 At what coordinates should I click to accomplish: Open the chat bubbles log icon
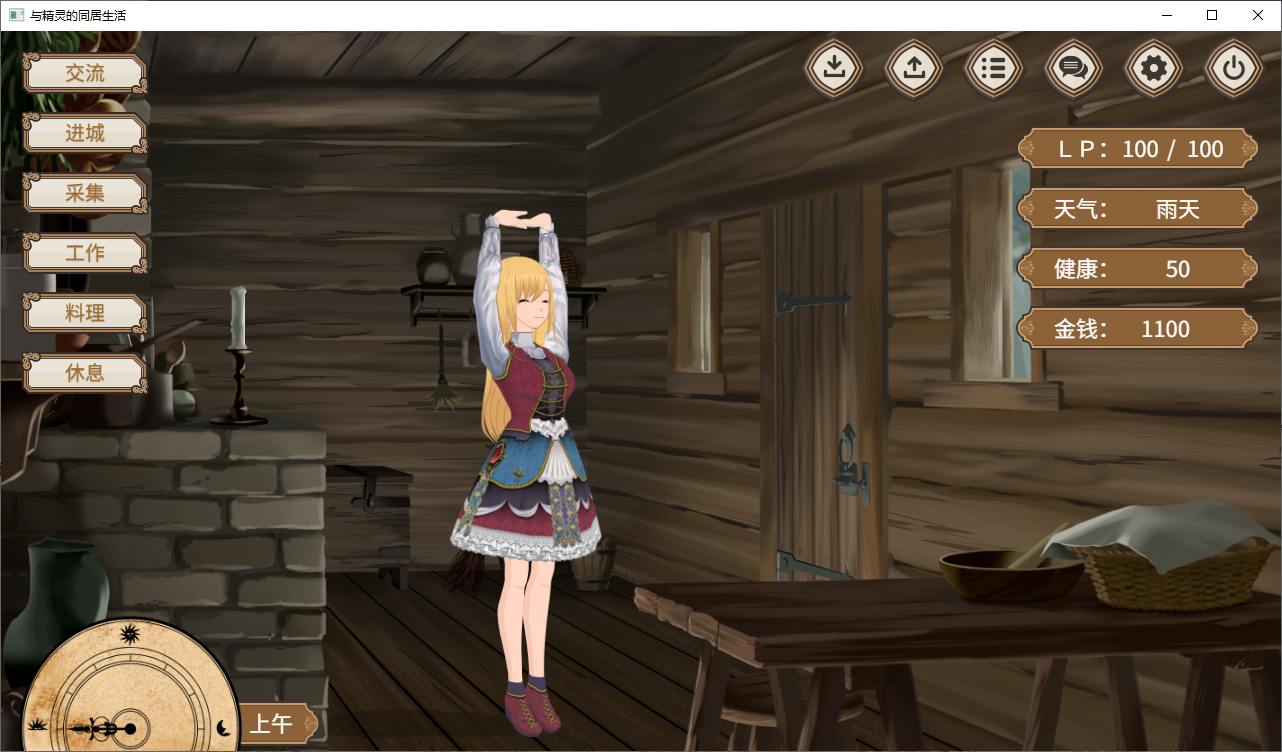(x=1074, y=68)
